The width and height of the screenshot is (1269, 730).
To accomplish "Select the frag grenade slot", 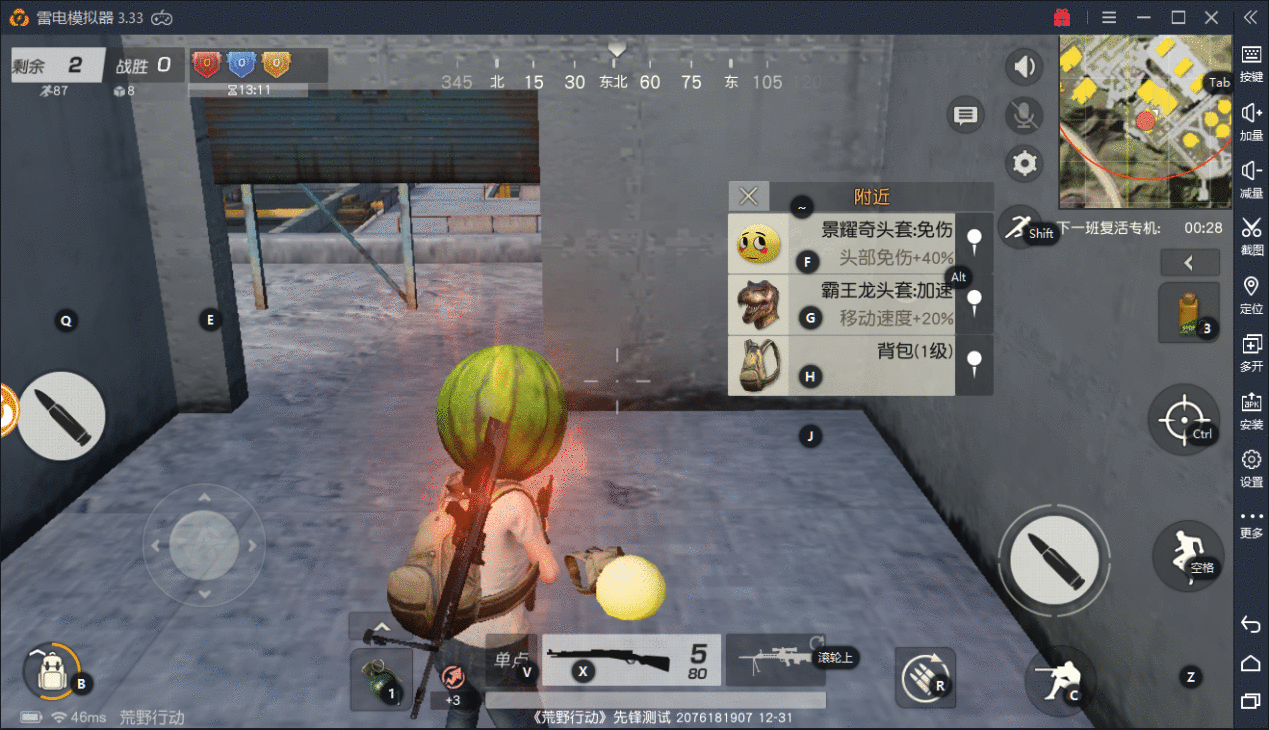I will click(x=381, y=677).
